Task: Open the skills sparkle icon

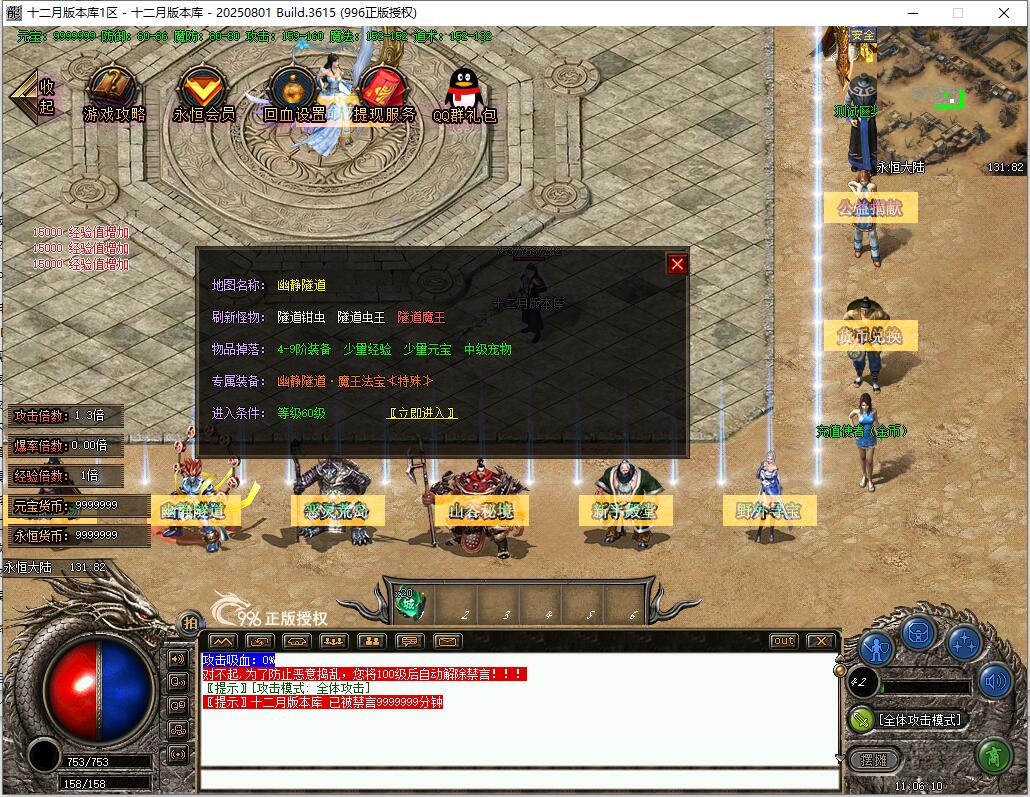Action: point(963,645)
